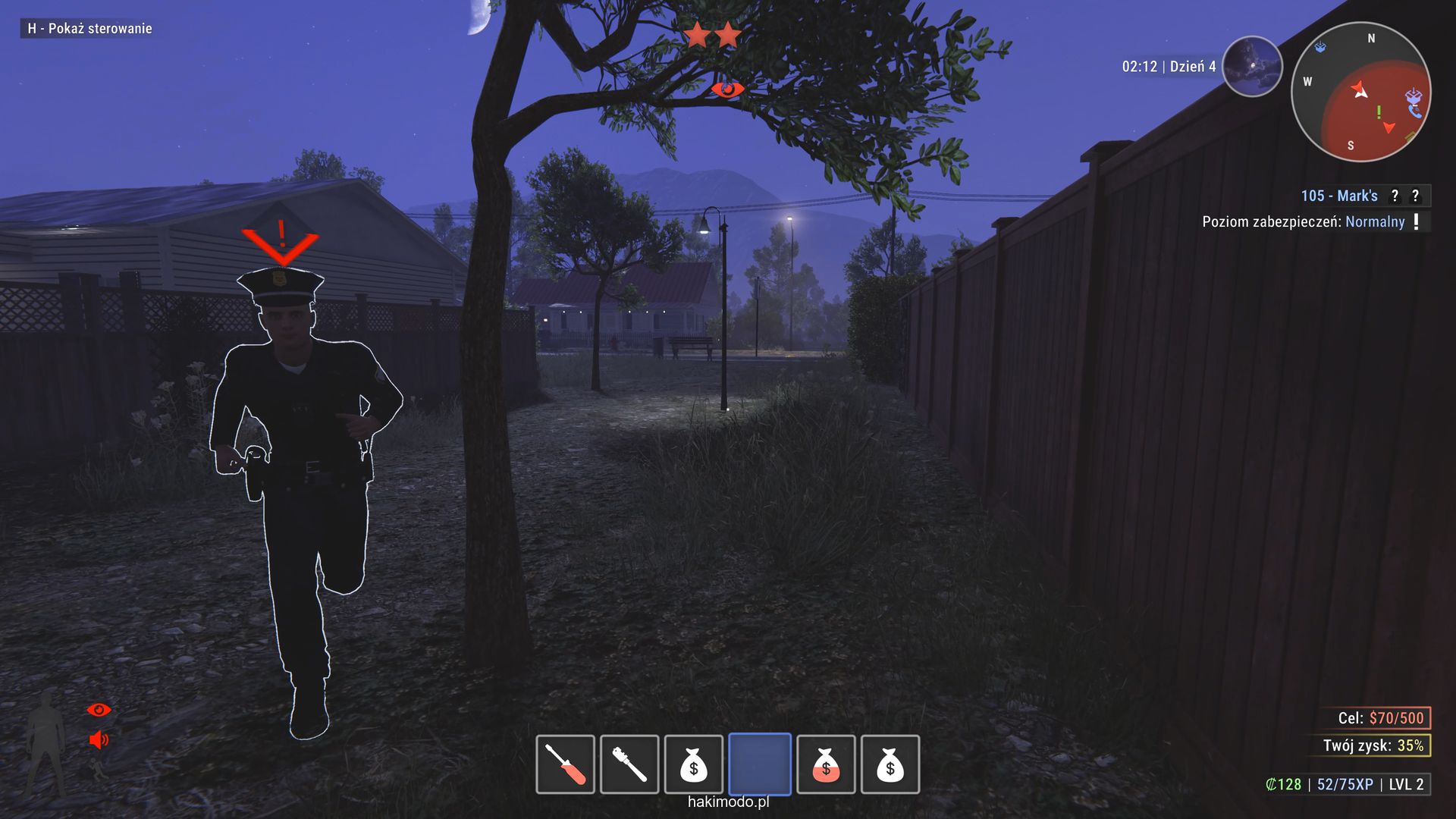
Task: Click the red speaker noise icon
Action: tap(99, 739)
